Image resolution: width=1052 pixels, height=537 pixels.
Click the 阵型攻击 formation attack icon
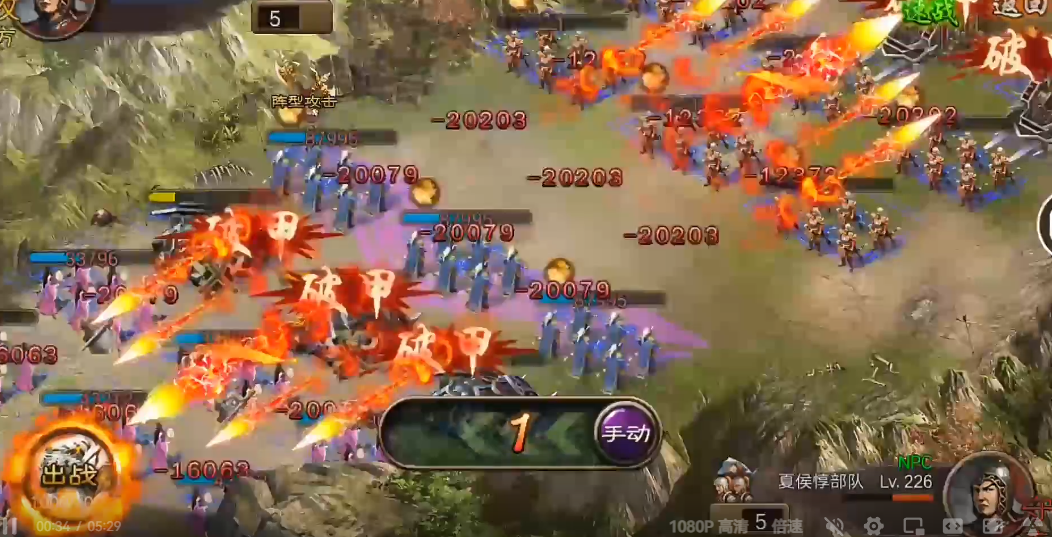(304, 79)
